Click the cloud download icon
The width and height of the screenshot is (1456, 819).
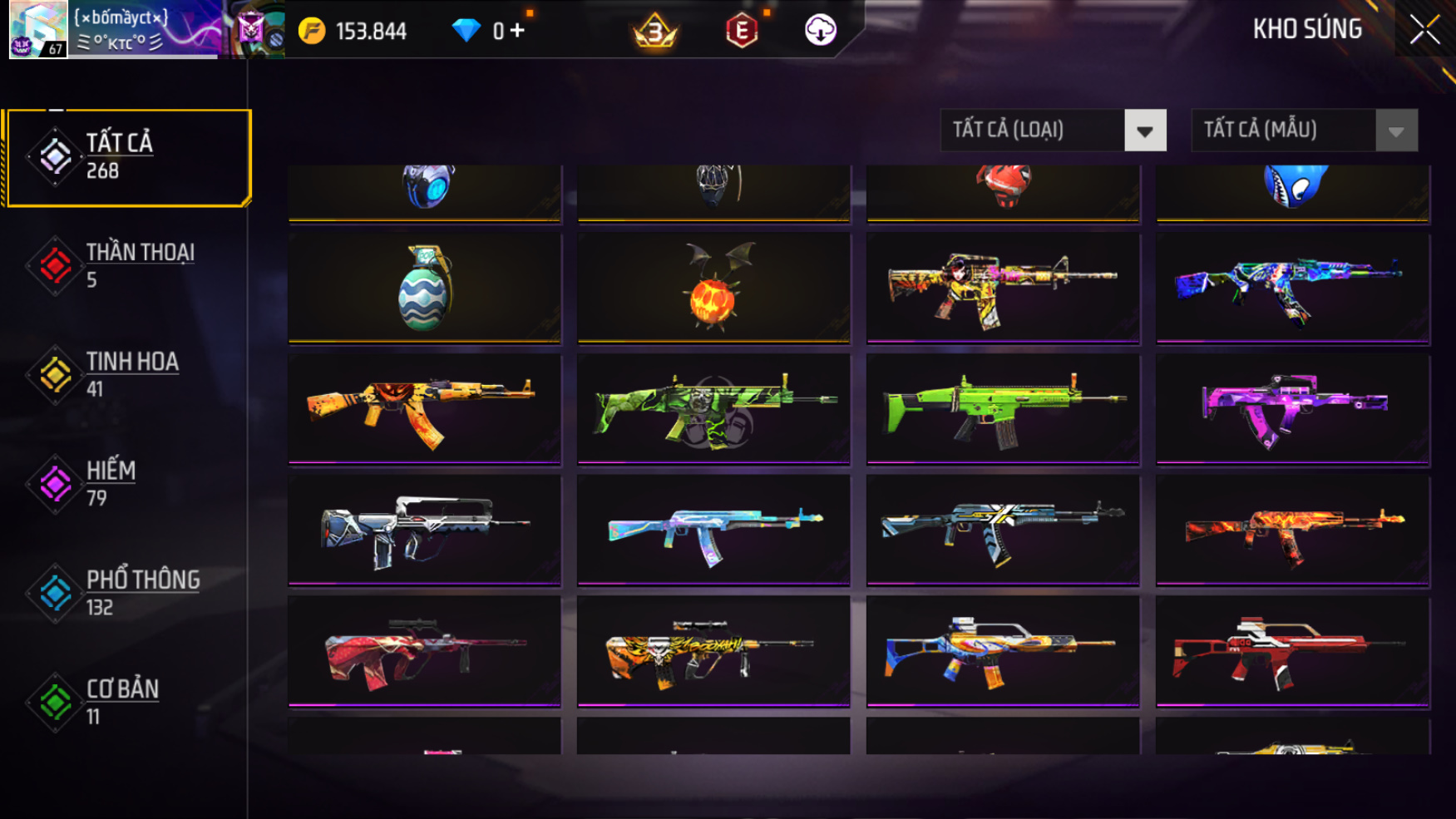tap(820, 31)
